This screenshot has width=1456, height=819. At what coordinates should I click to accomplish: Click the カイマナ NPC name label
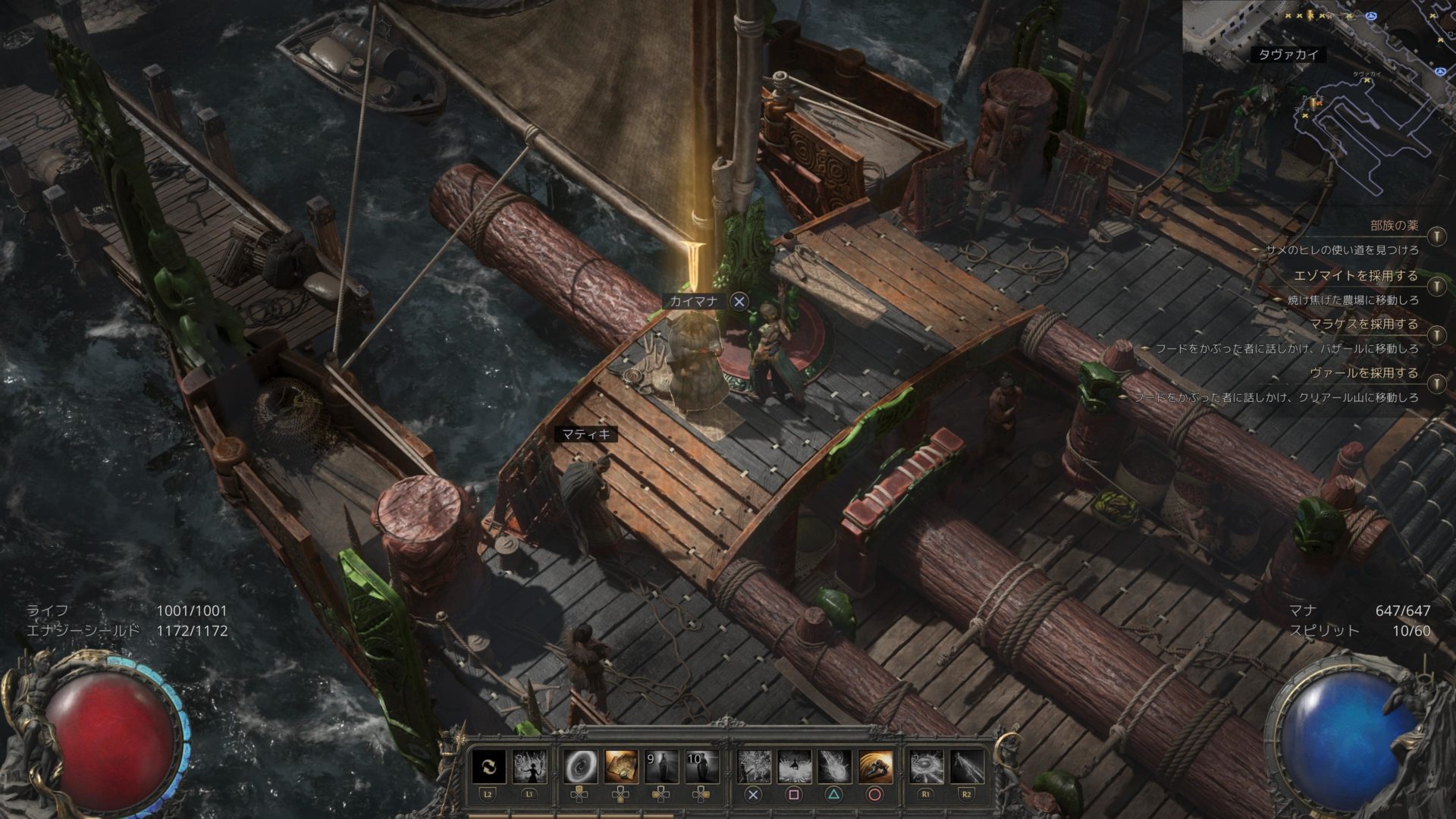693,301
